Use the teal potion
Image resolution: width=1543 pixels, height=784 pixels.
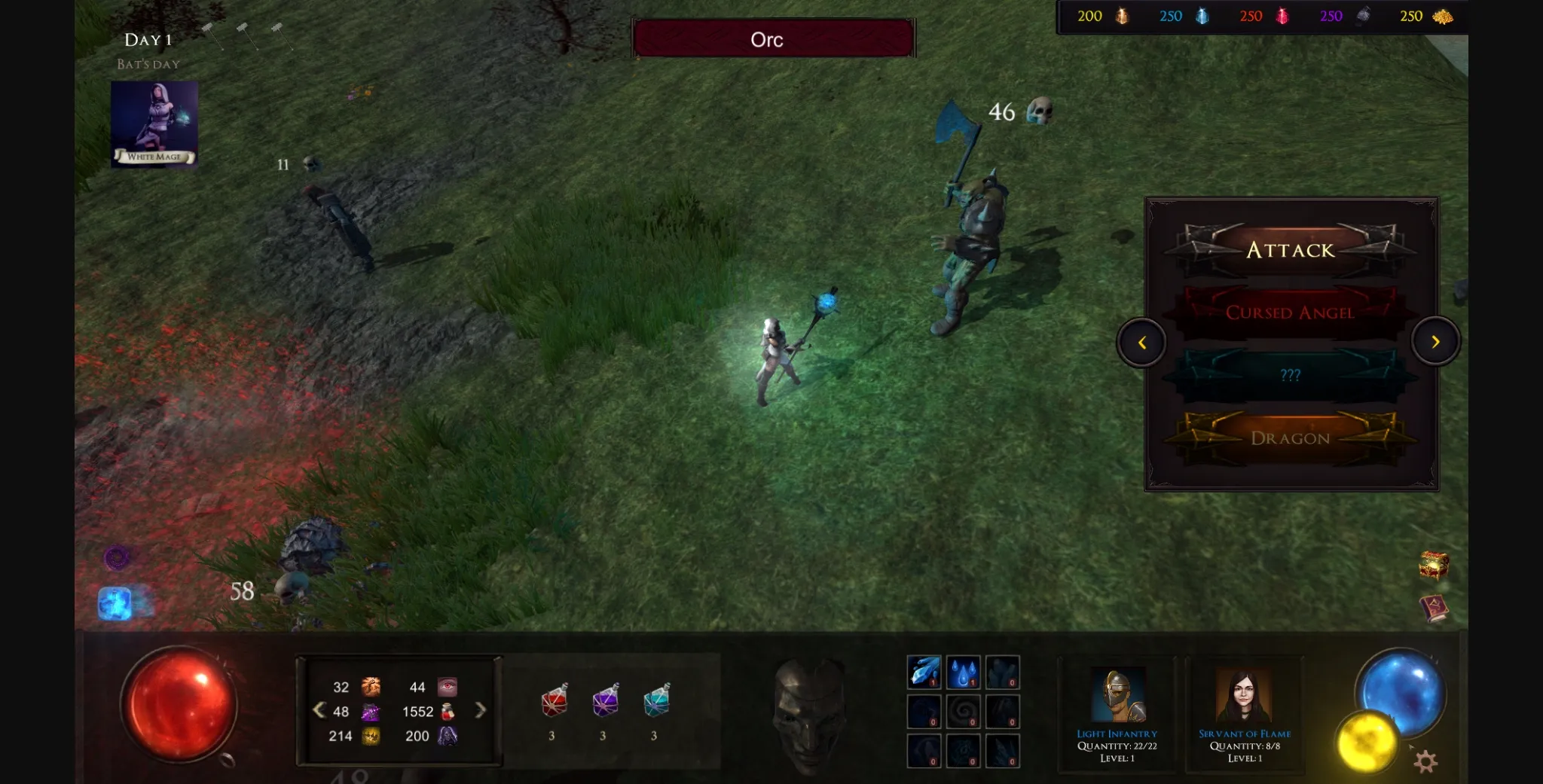(x=655, y=702)
